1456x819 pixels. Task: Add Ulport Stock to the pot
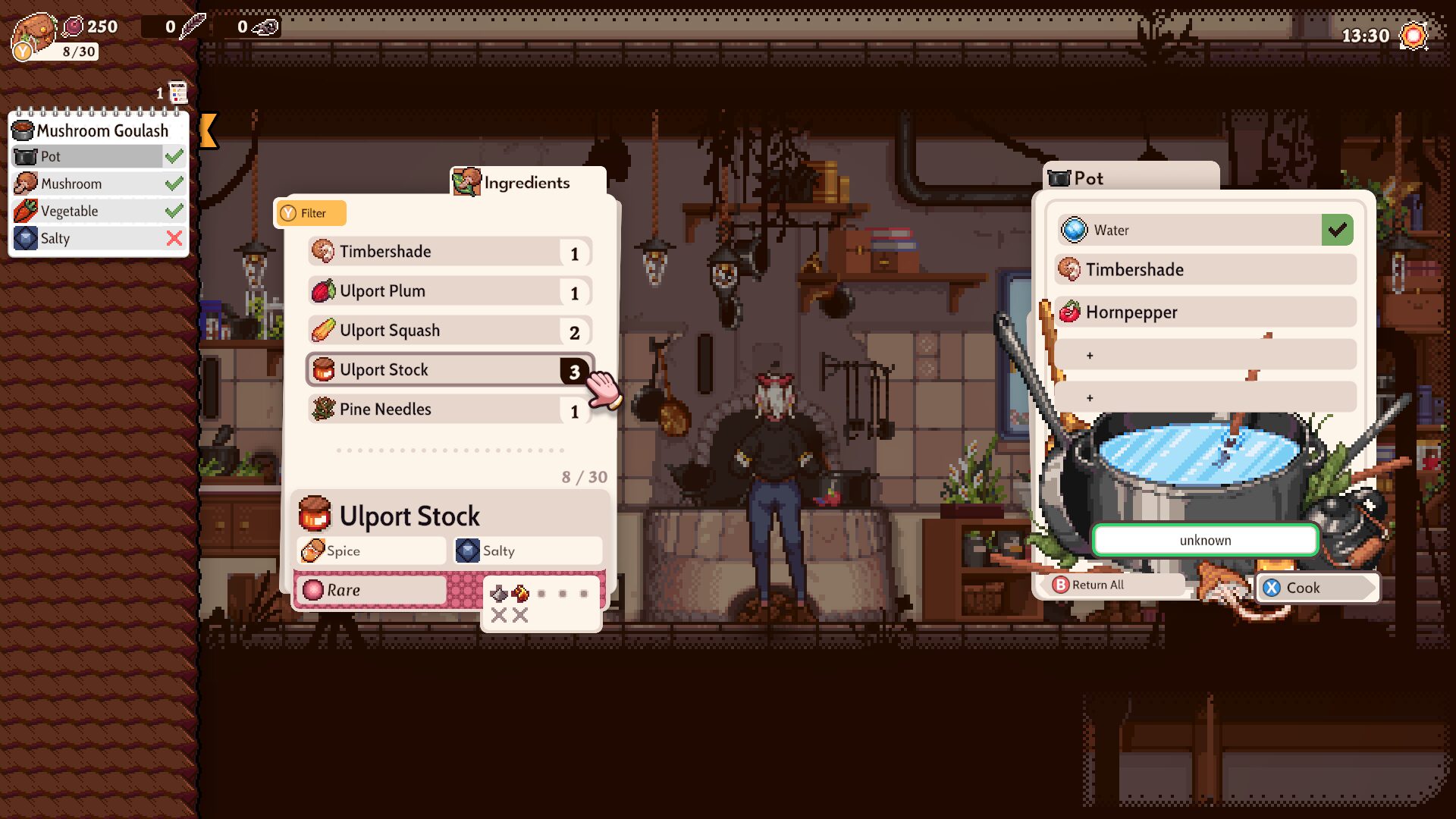pyautogui.click(x=449, y=370)
